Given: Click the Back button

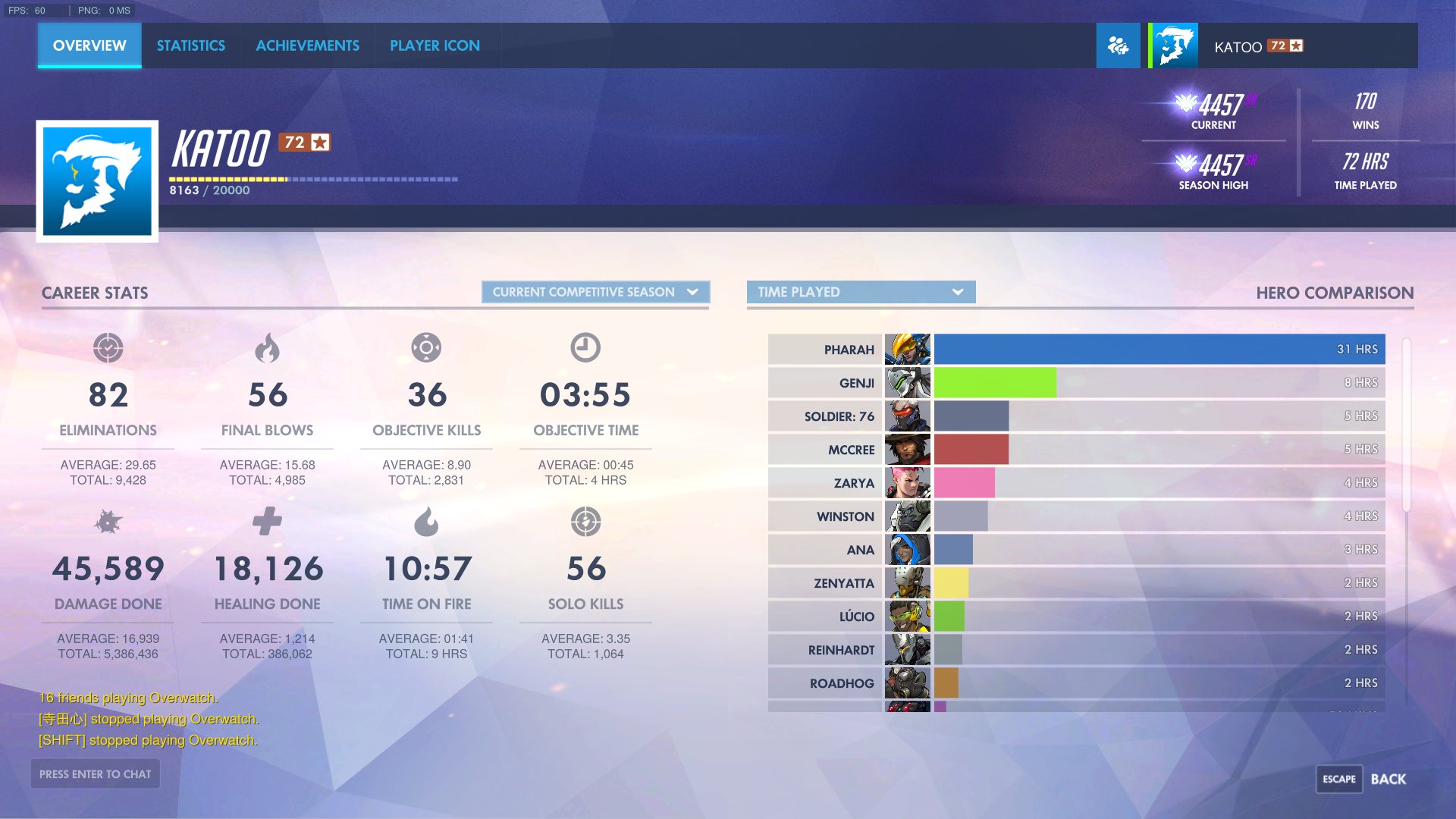Looking at the screenshot, I should tap(1390, 778).
